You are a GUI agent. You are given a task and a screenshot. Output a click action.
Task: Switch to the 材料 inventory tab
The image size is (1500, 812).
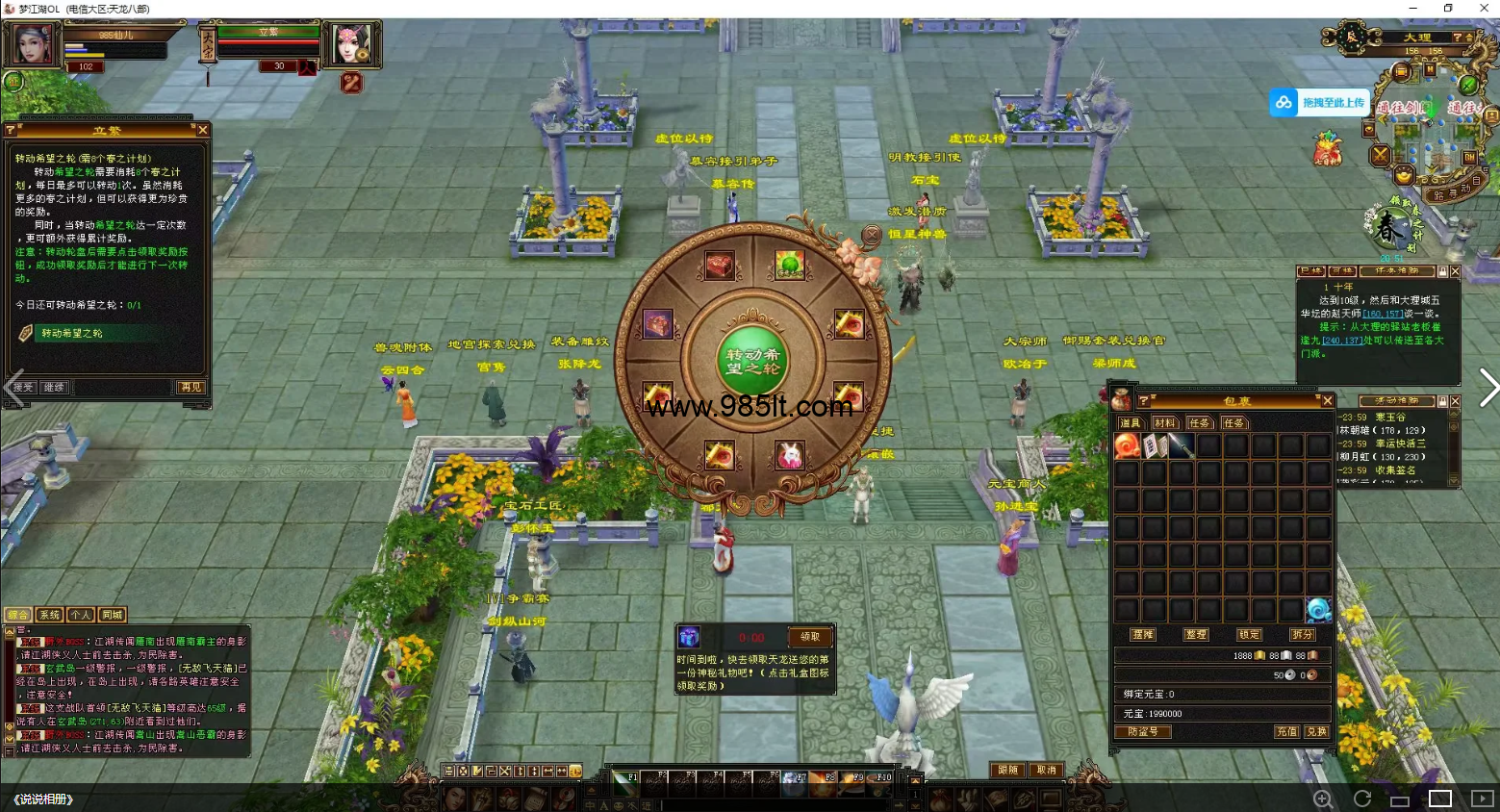click(x=1164, y=422)
